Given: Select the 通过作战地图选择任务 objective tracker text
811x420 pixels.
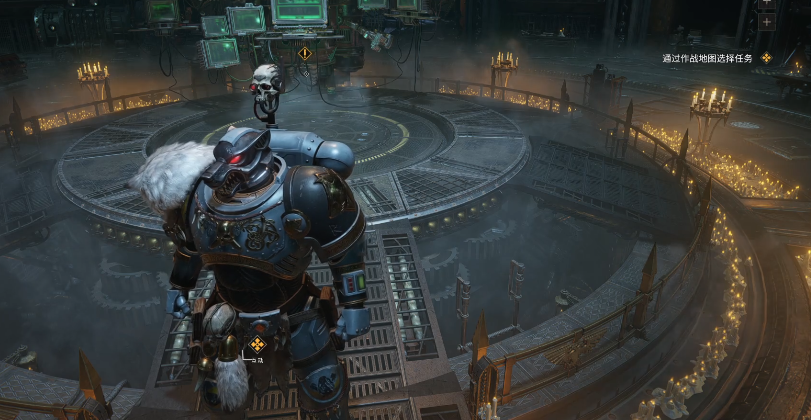Looking at the screenshot, I should (x=707, y=59).
